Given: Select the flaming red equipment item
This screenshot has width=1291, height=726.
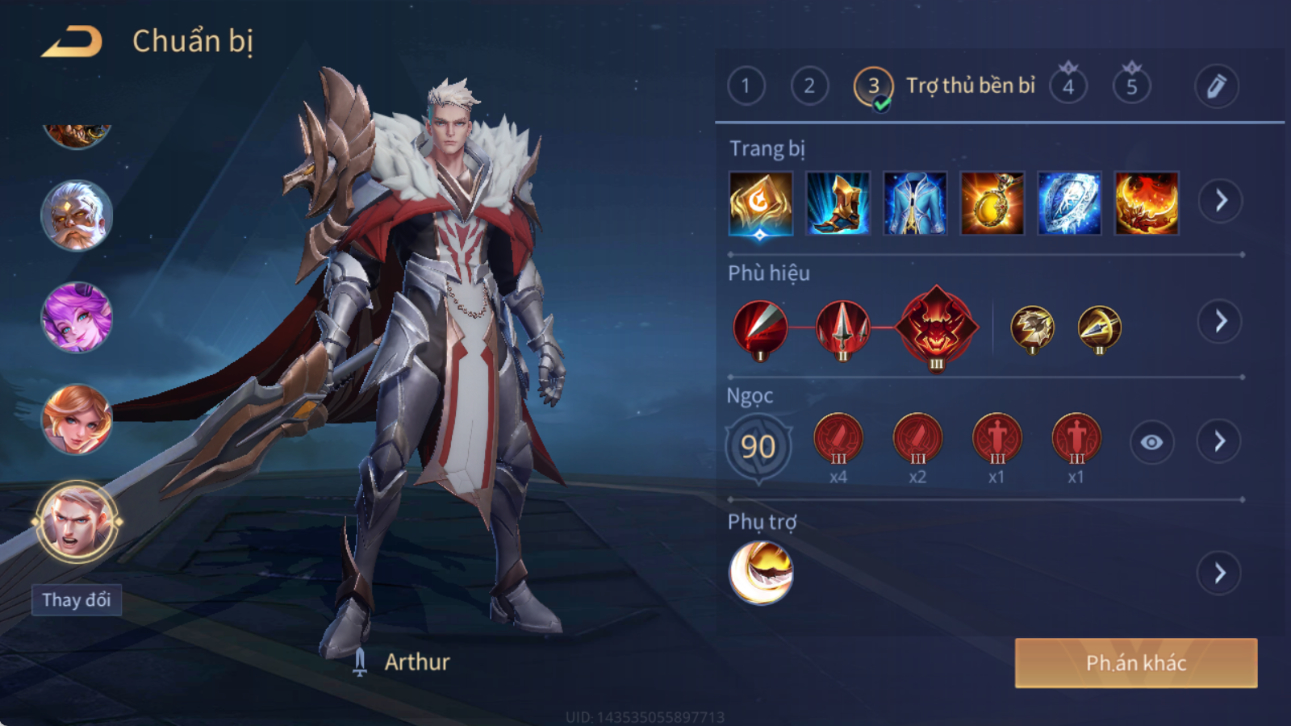Looking at the screenshot, I should tap(1146, 204).
